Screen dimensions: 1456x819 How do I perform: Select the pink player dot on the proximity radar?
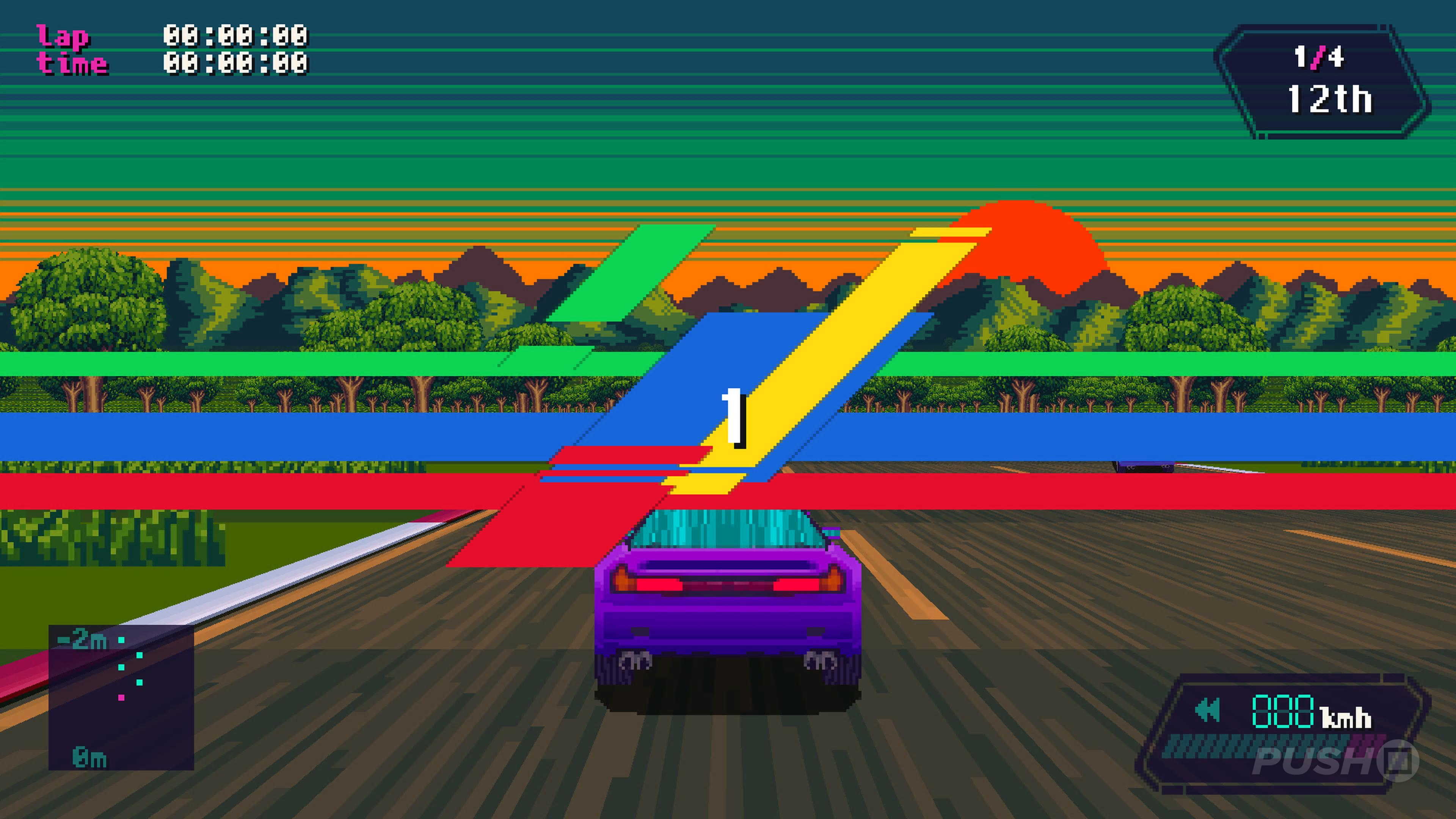[121, 698]
